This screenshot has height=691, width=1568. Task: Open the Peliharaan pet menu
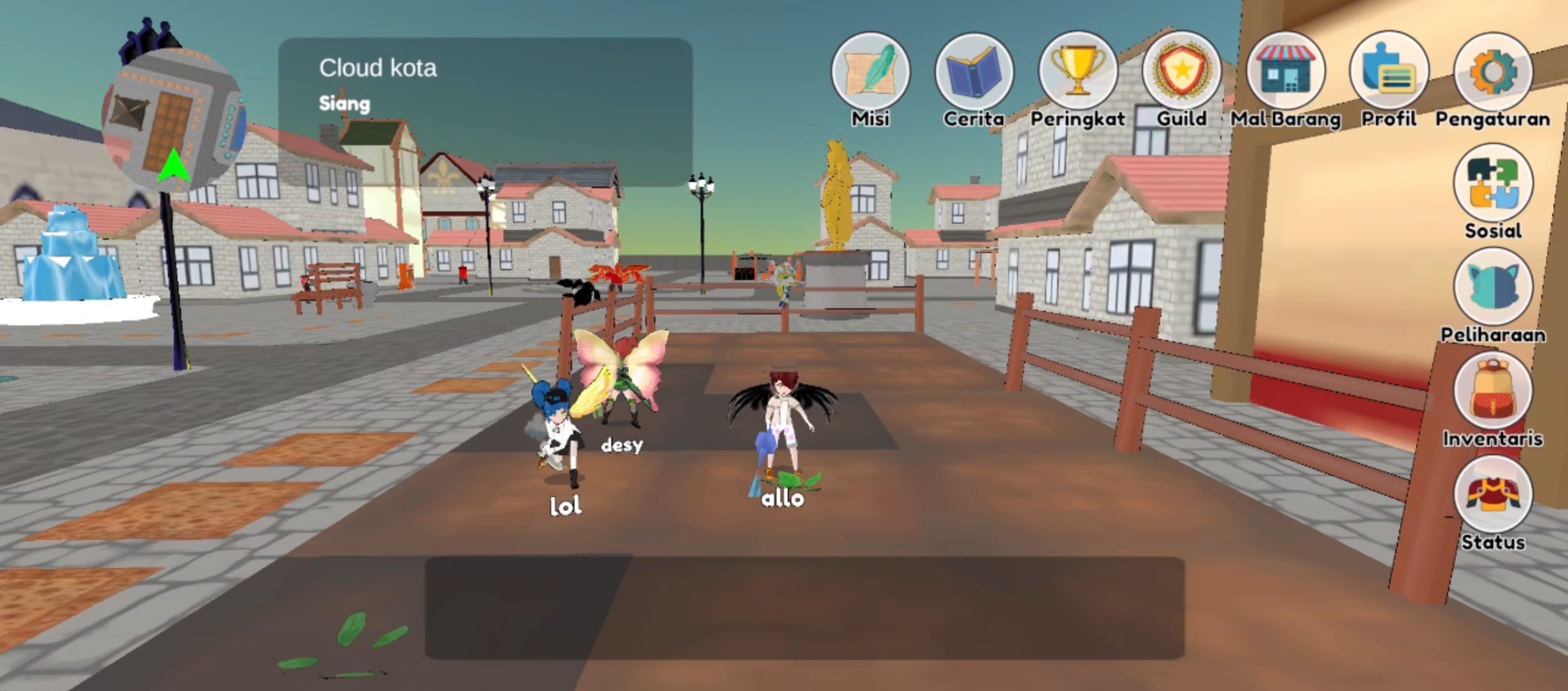click(1493, 288)
